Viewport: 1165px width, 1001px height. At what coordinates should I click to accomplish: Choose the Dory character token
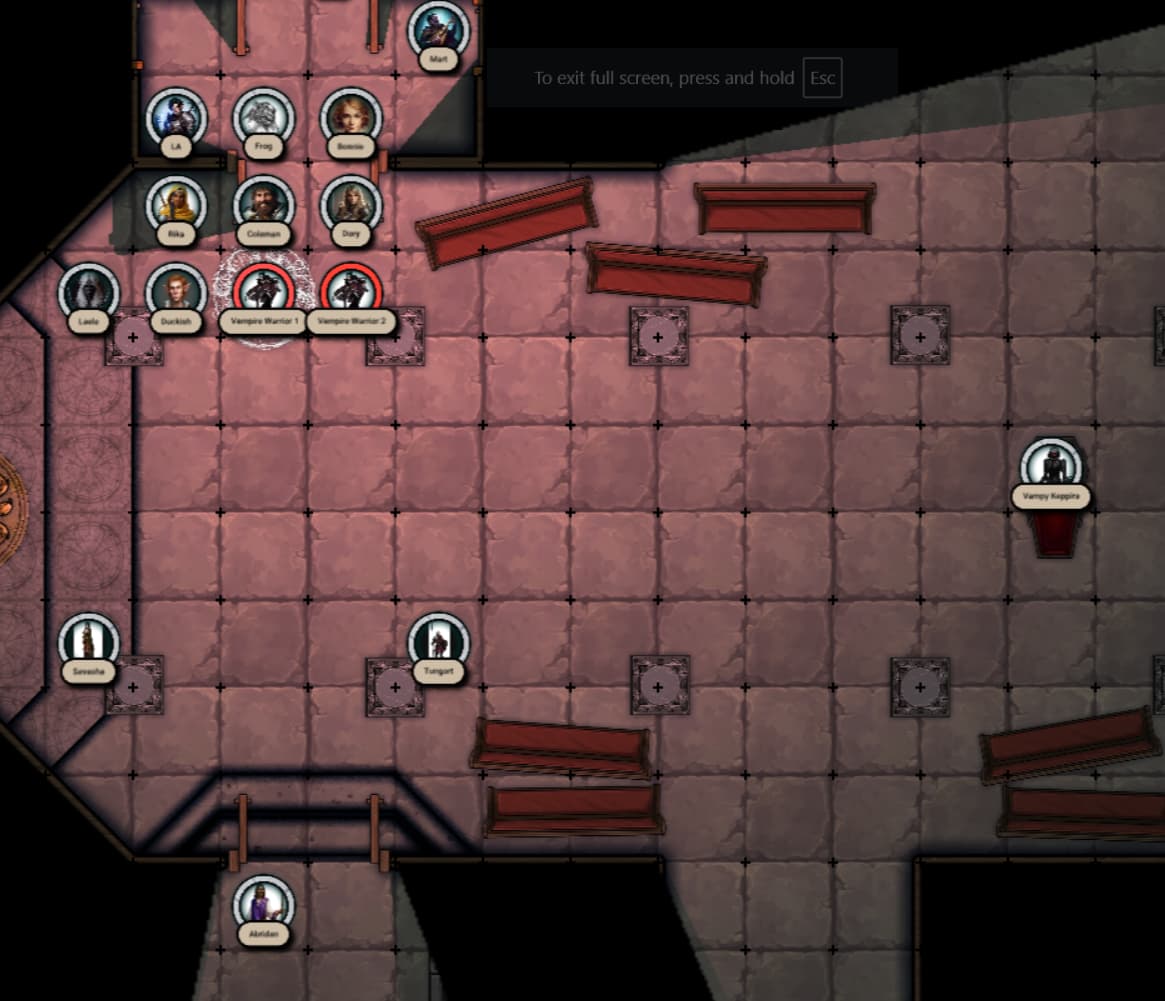point(351,205)
